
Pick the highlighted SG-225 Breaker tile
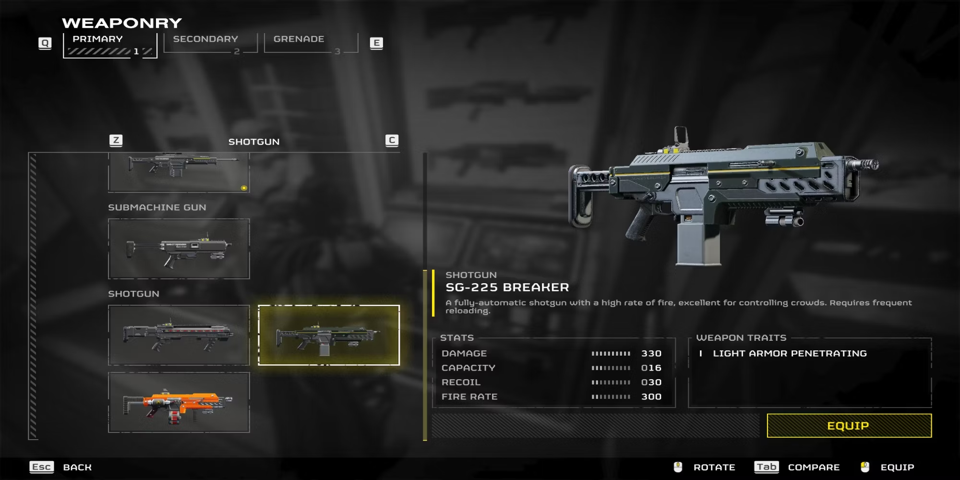click(x=329, y=335)
